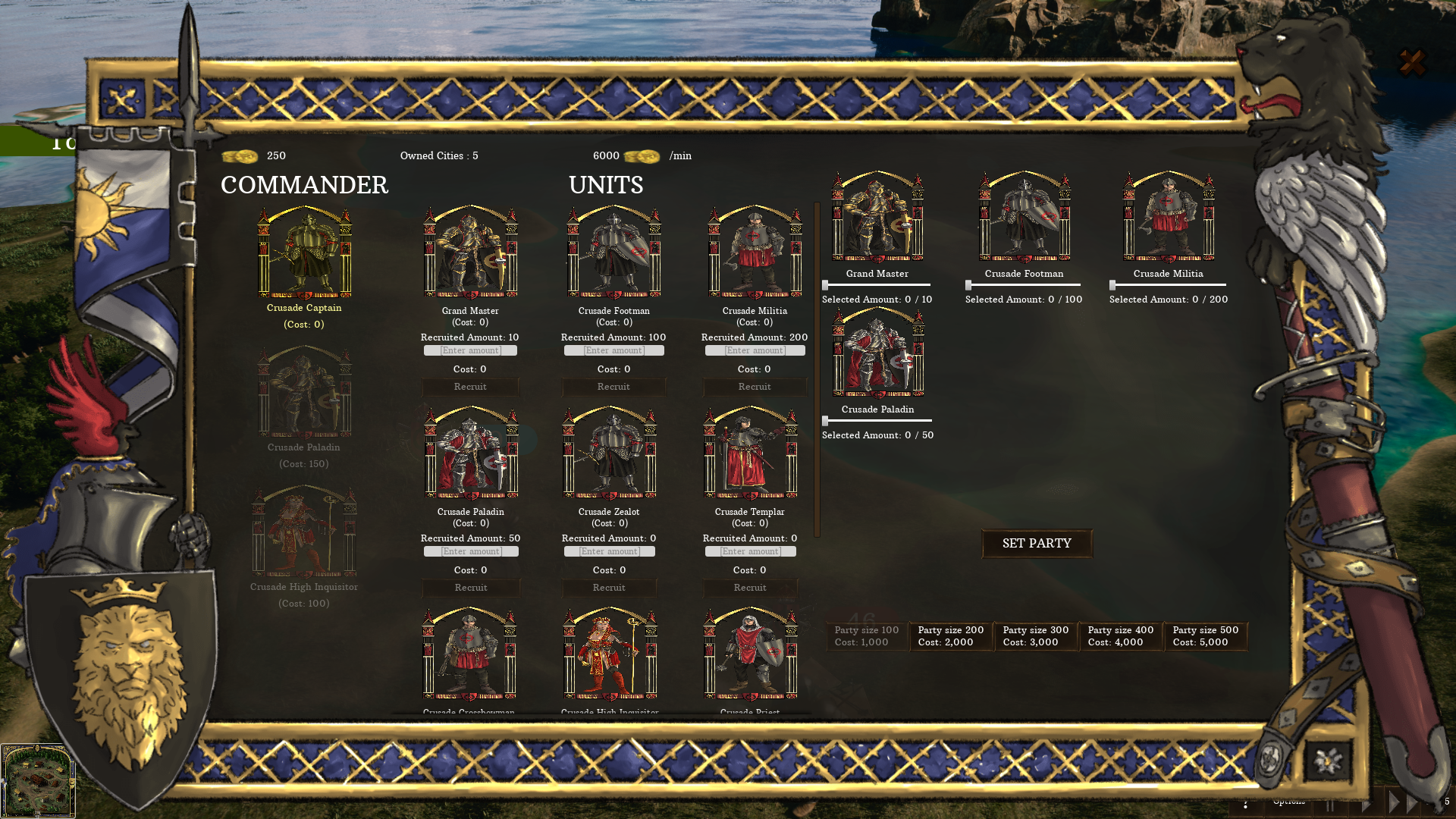Screen dimensions: 1456x819
Task: Pause the game with the pause button
Action: (1330, 806)
